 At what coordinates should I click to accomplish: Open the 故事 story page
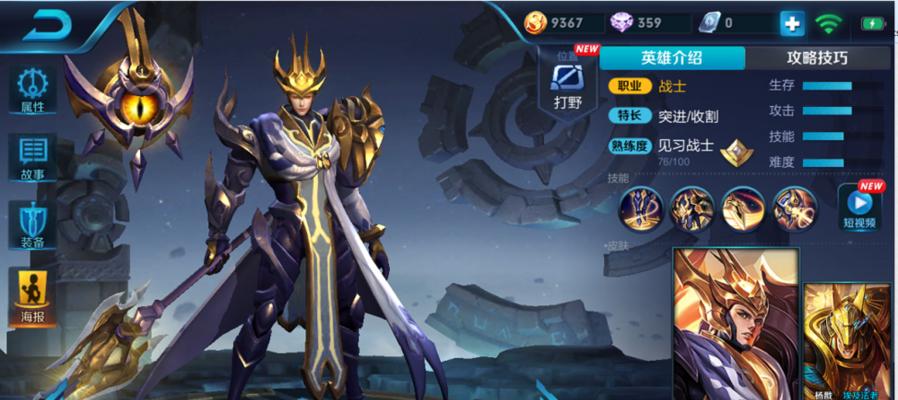[x=32, y=157]
